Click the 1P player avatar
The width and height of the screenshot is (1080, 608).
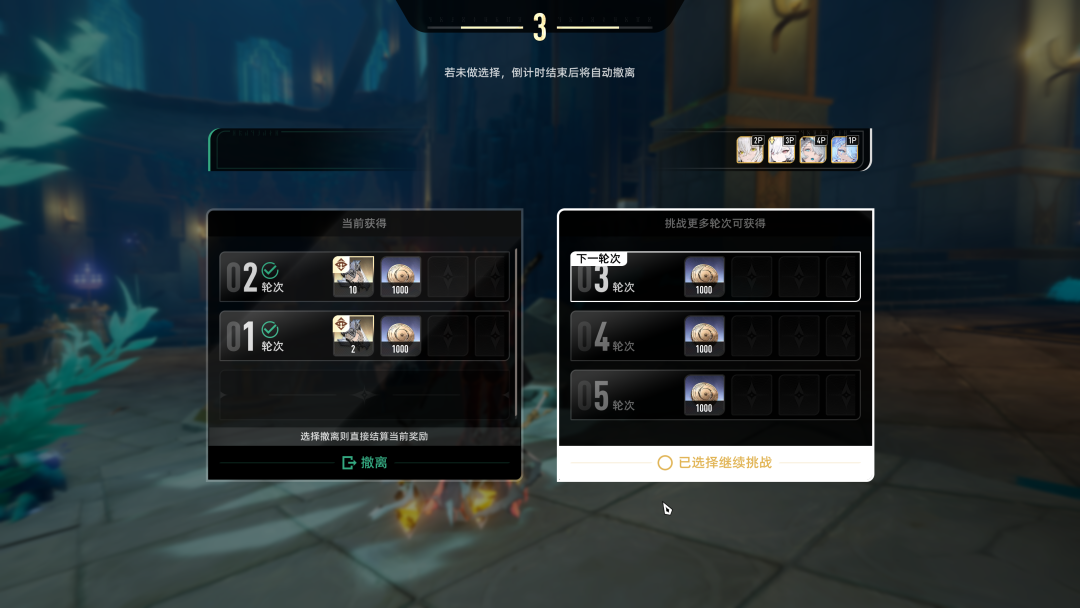[845, 150]
